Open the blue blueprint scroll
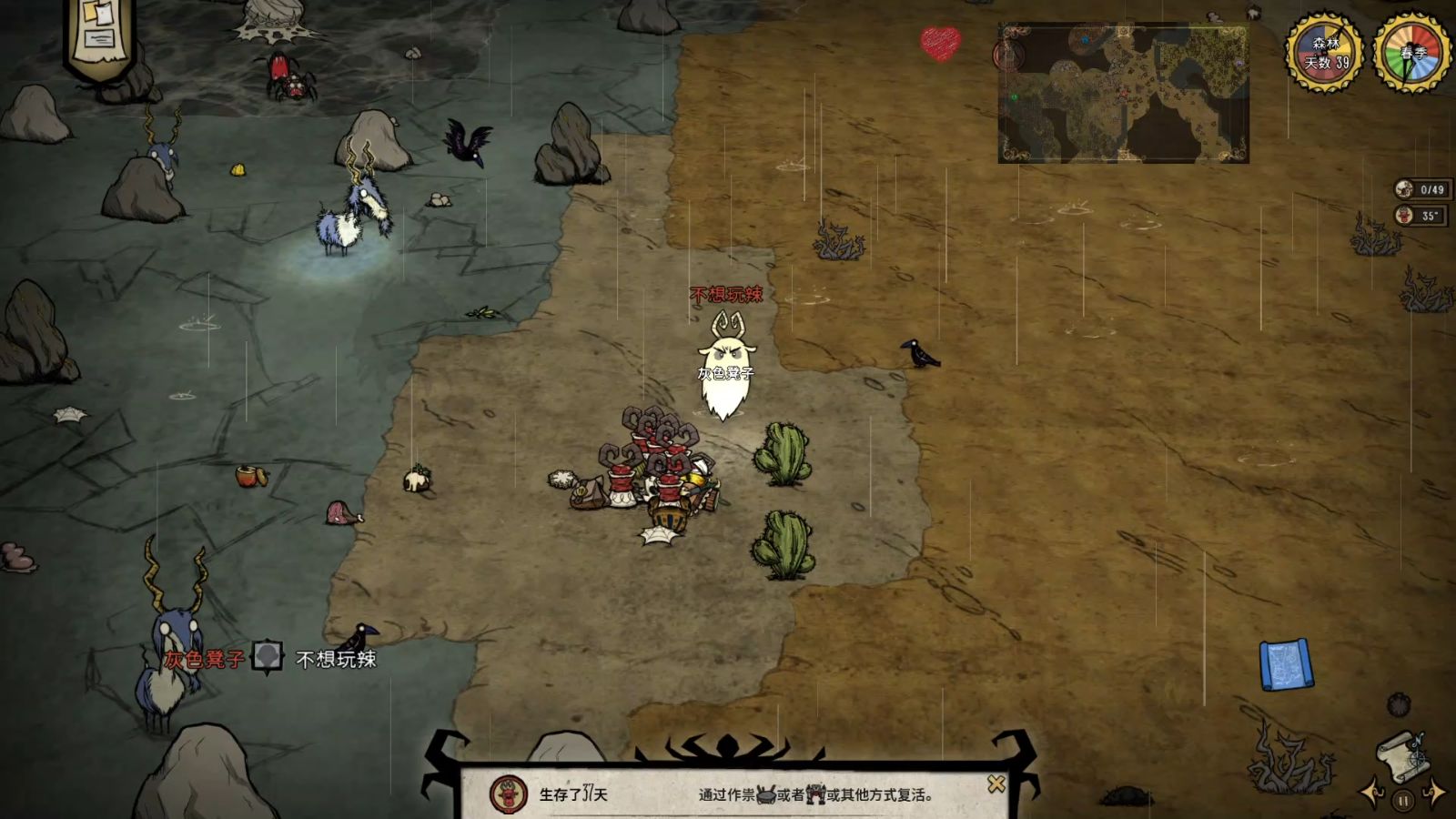Viewport: 1456px width, 819px height. tap(1286, 664)
